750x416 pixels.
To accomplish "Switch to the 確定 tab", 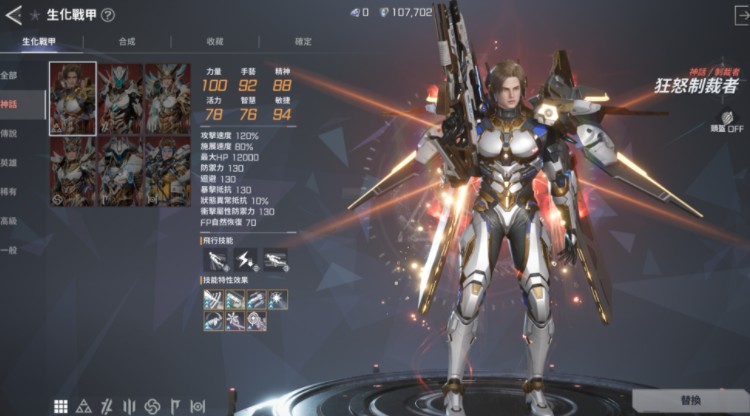I will coord(303,41).
